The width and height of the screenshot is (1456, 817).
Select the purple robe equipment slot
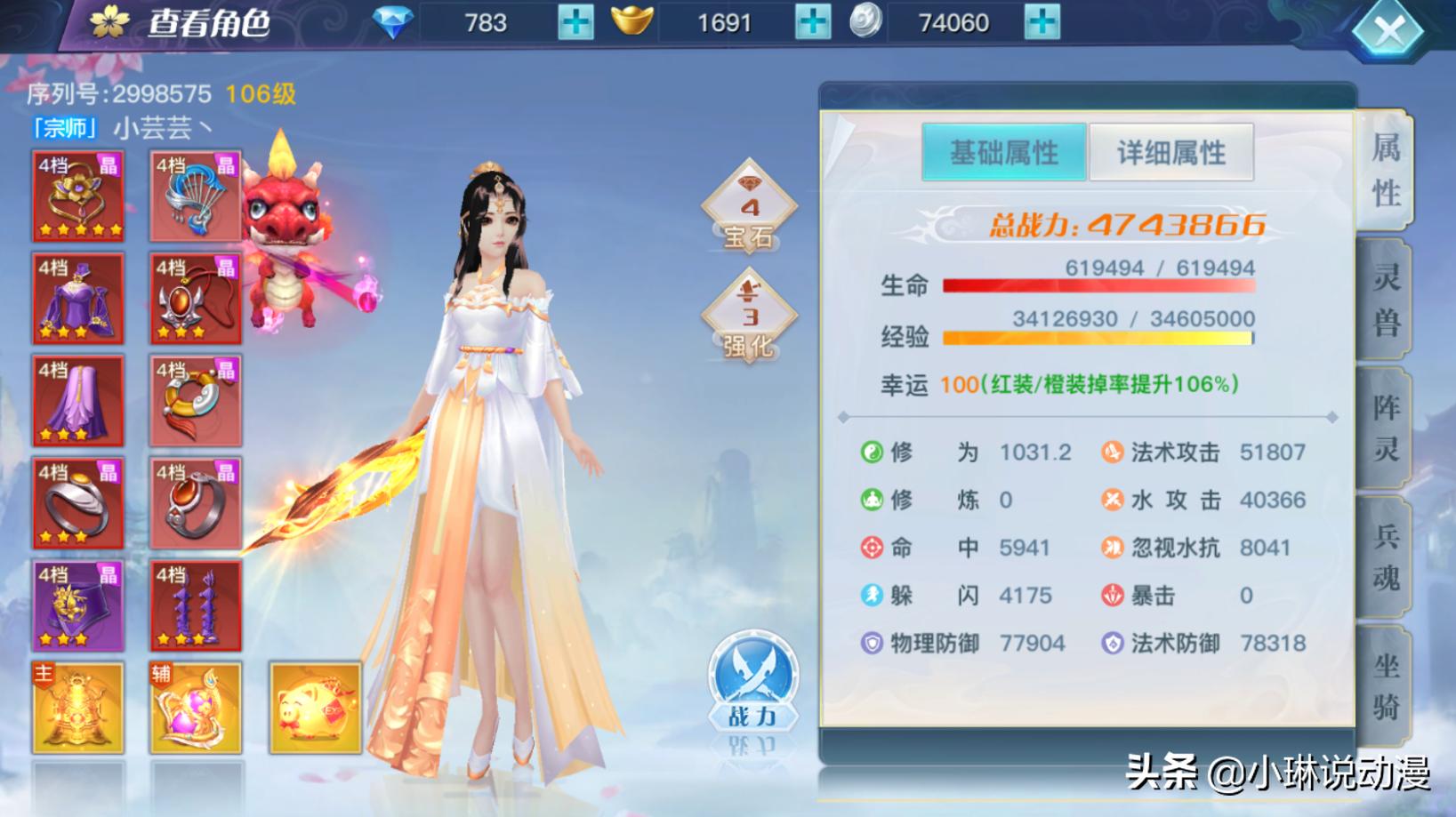pos(78,299)
